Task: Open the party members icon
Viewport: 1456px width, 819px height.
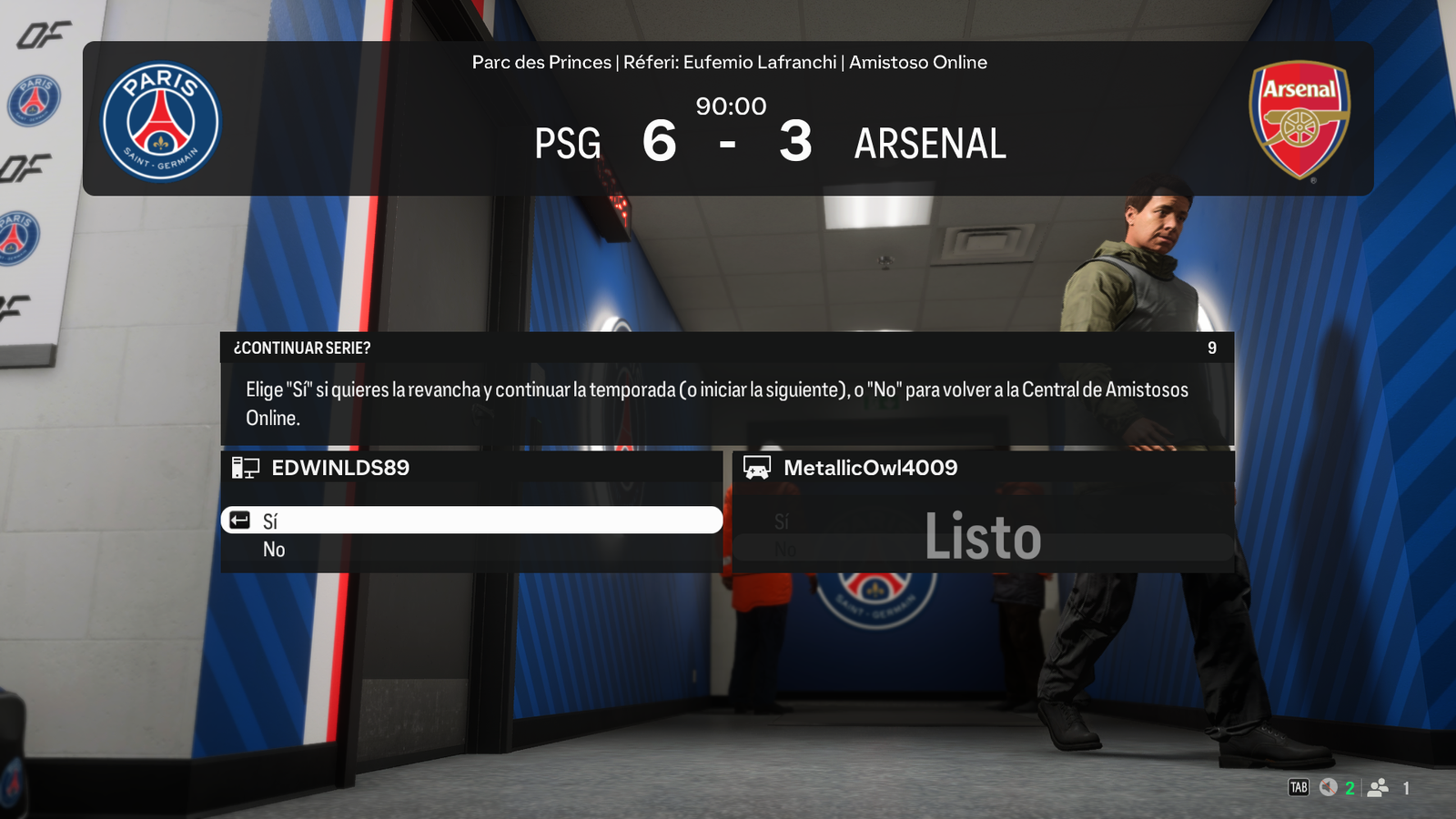Action: 1379,788
